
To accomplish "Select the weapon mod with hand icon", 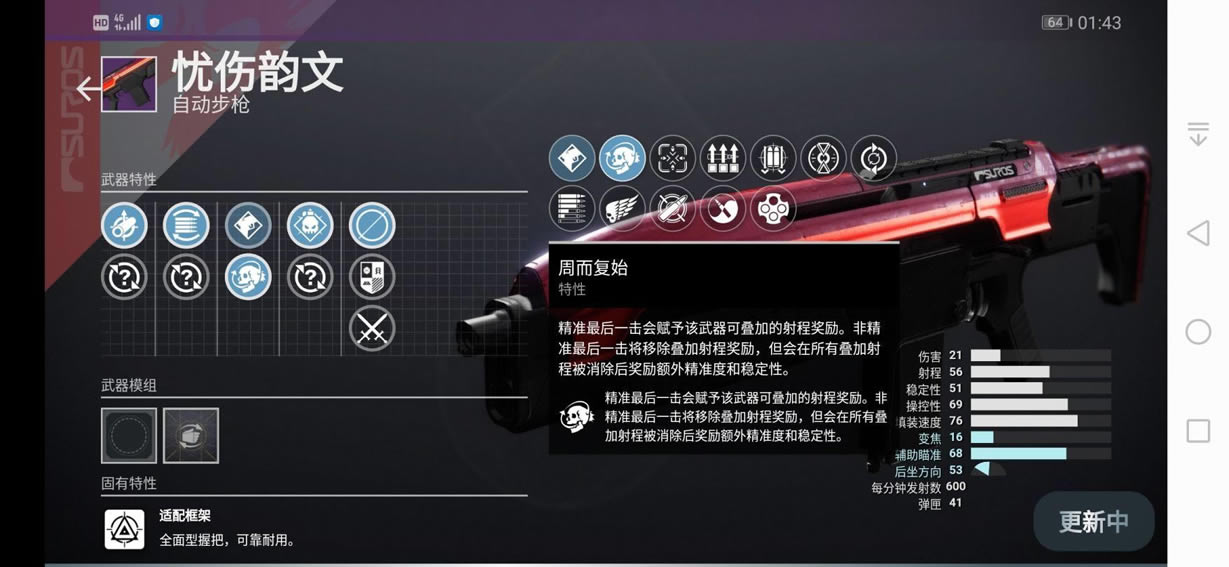I will 191,435.
